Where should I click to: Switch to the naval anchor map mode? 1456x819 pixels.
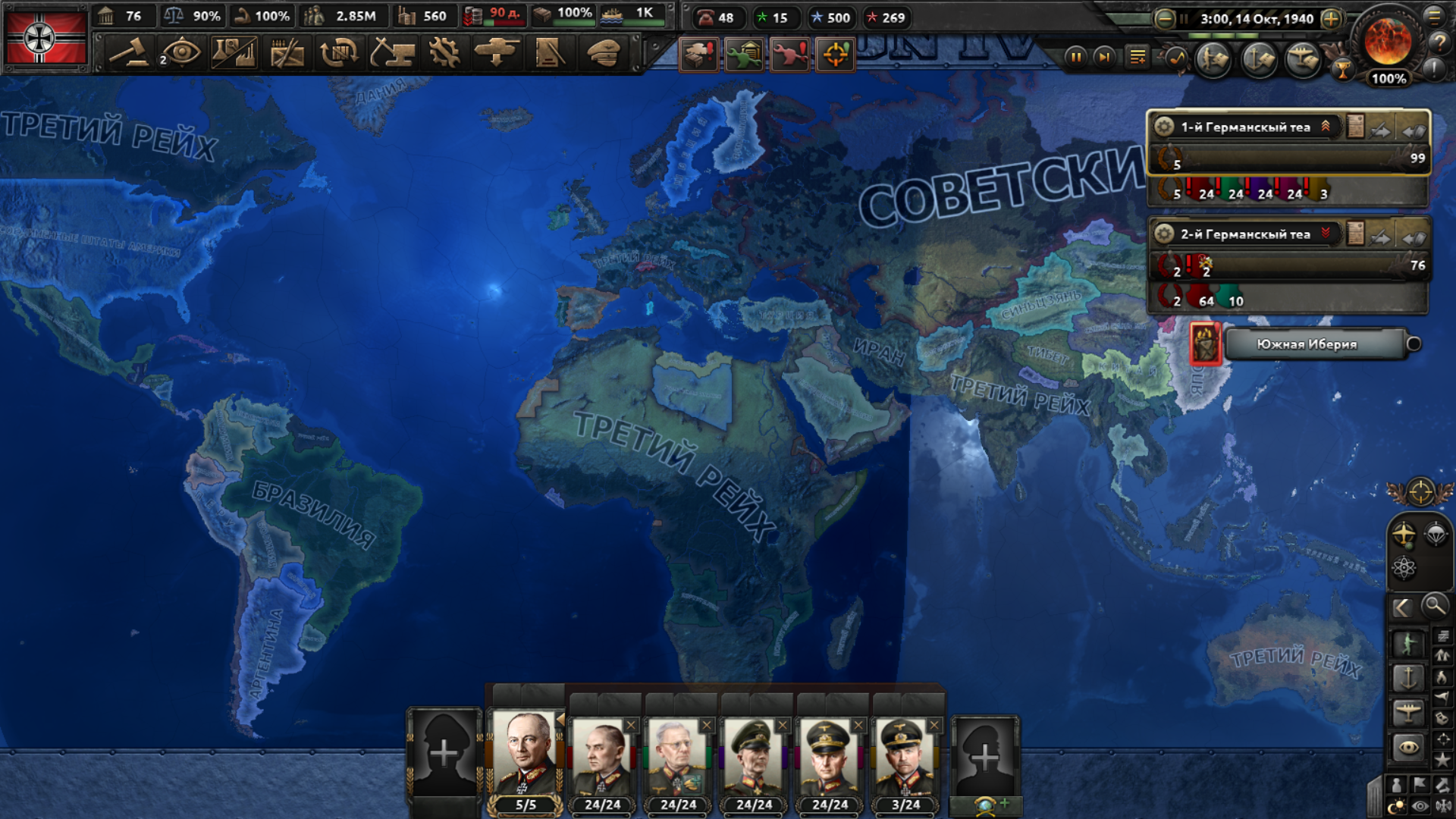pyautogui.click(x=1407, y=677)
